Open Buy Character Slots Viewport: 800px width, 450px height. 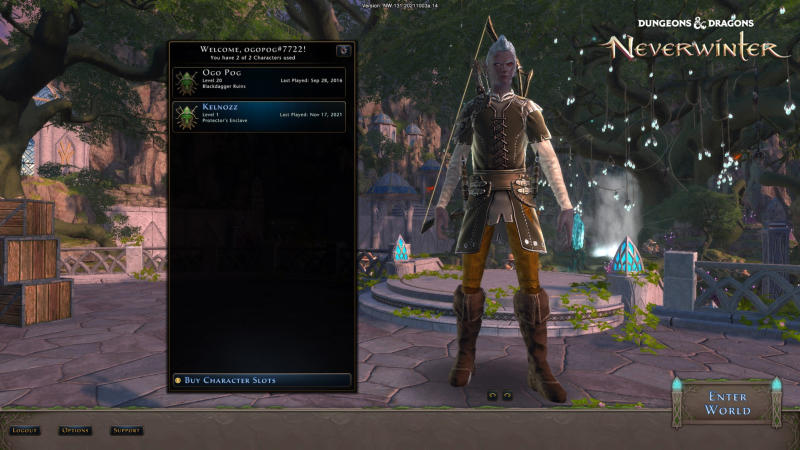(261, 380)
